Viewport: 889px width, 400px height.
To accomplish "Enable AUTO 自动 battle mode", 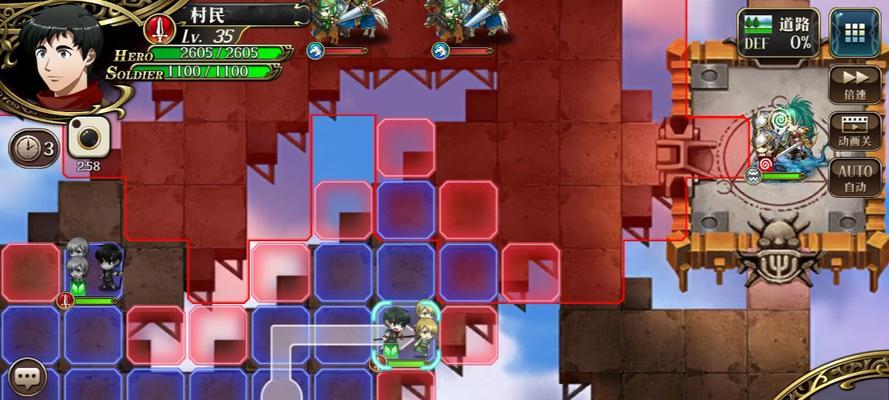I will 854,178.
